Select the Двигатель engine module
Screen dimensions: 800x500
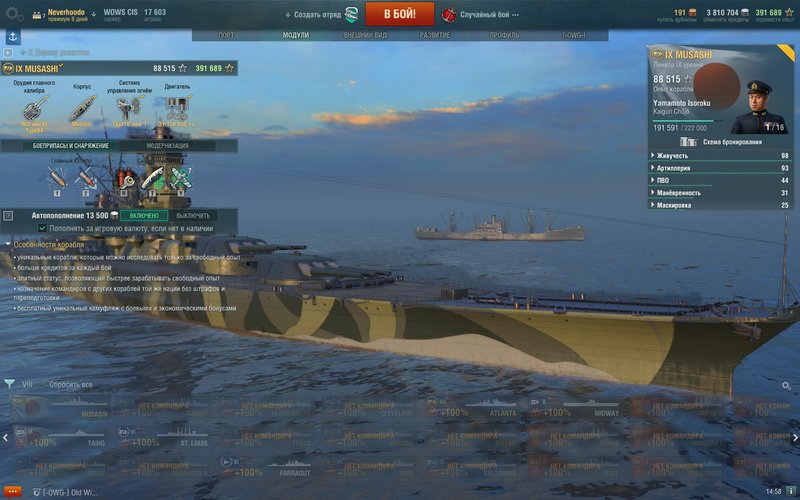(x=177, y=108)
